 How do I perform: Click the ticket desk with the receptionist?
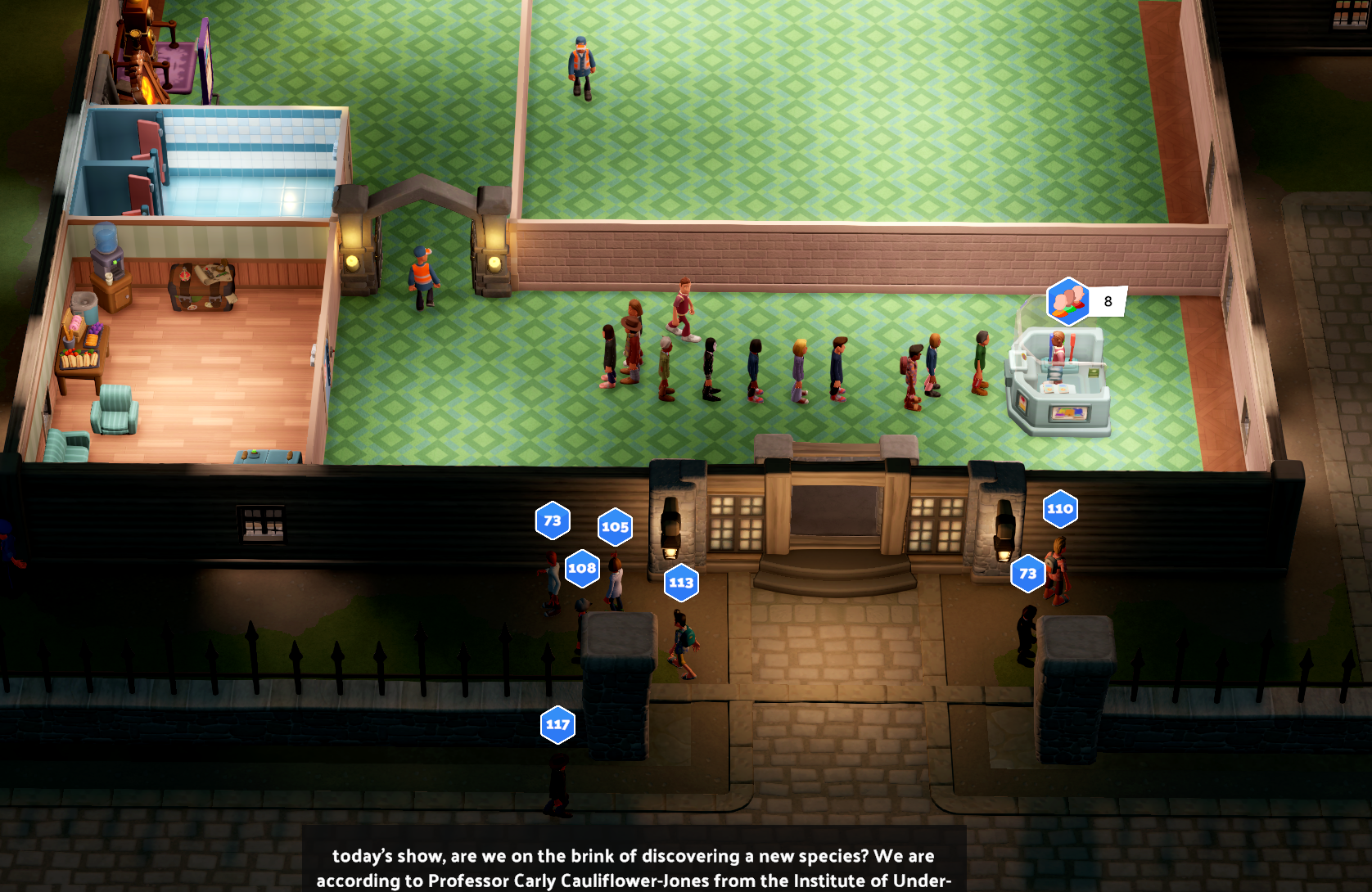tap(1056, 376)
